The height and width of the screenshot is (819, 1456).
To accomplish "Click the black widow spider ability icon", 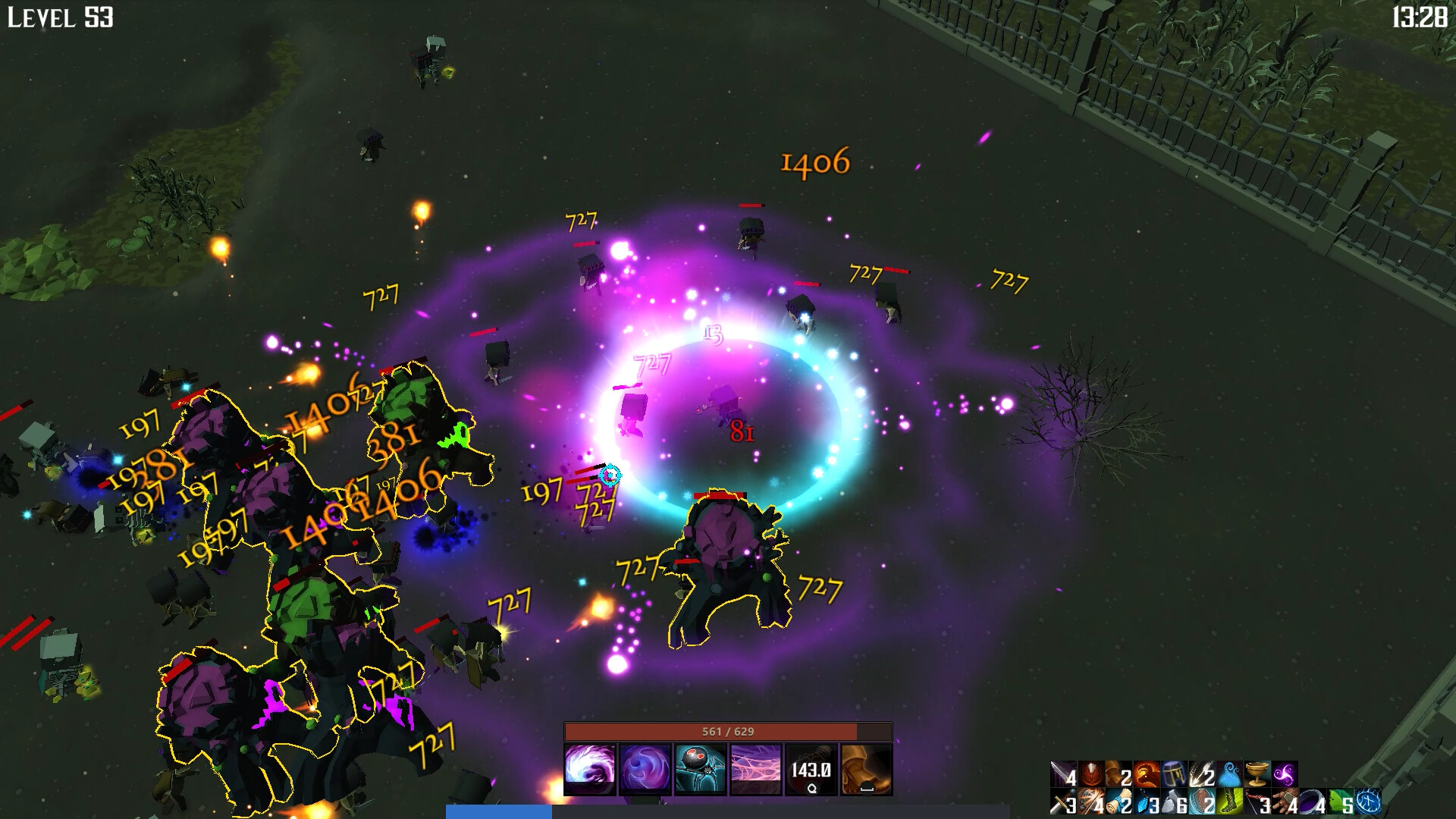I will pyautogui.click(x=698, y=768).
